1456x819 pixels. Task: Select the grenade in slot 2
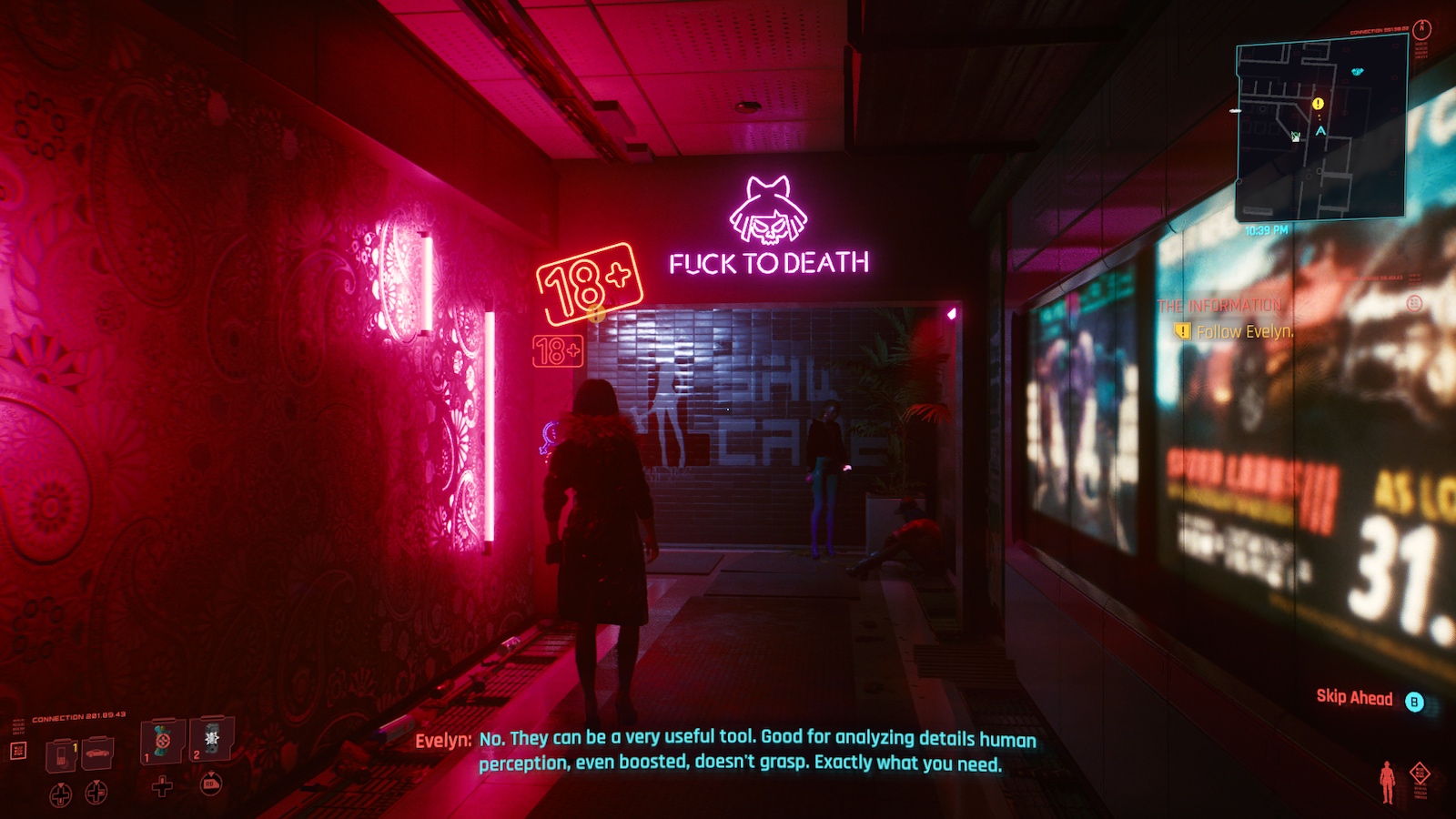click(212, 738)
